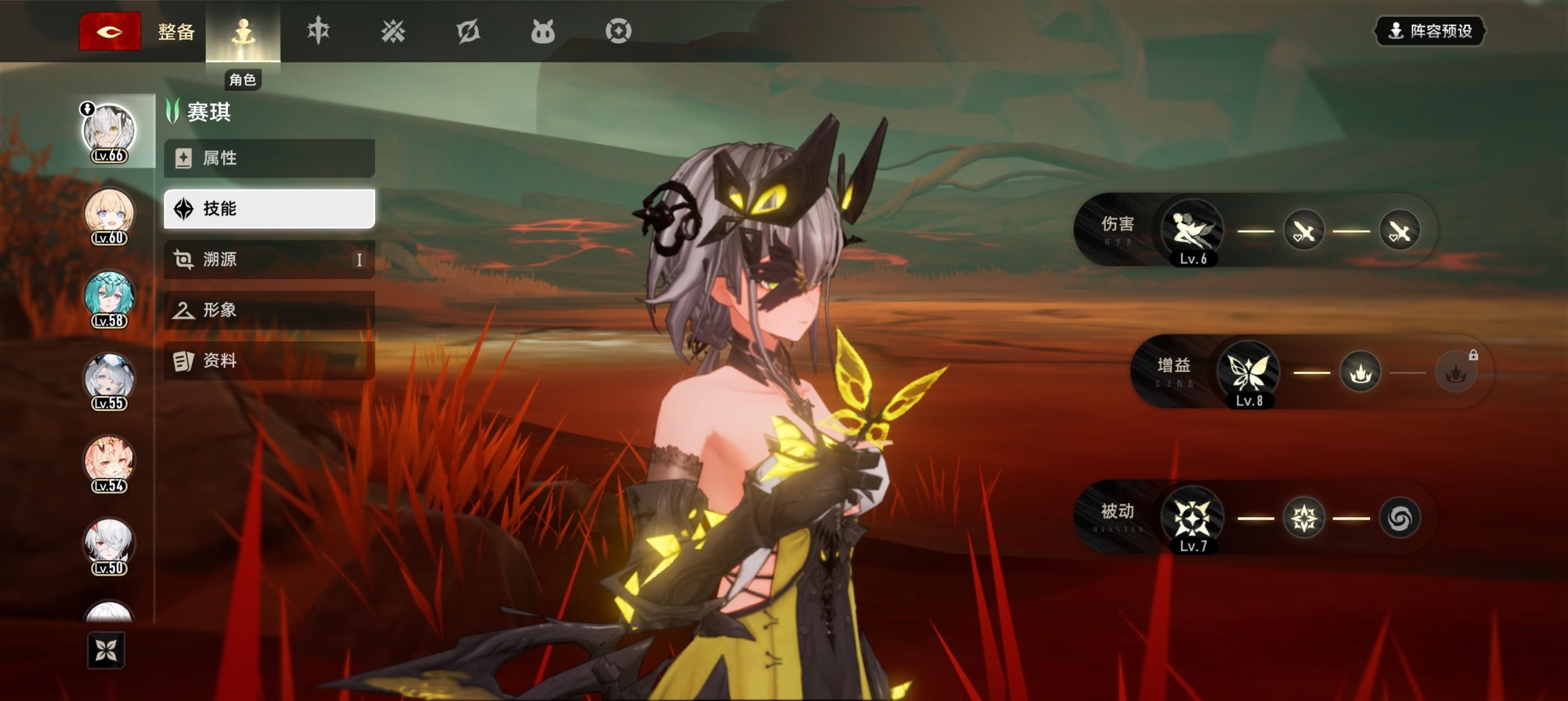Select the 技能 skills menu entry
Viewport: 1568px width, 701px height.
pos(269,209)
